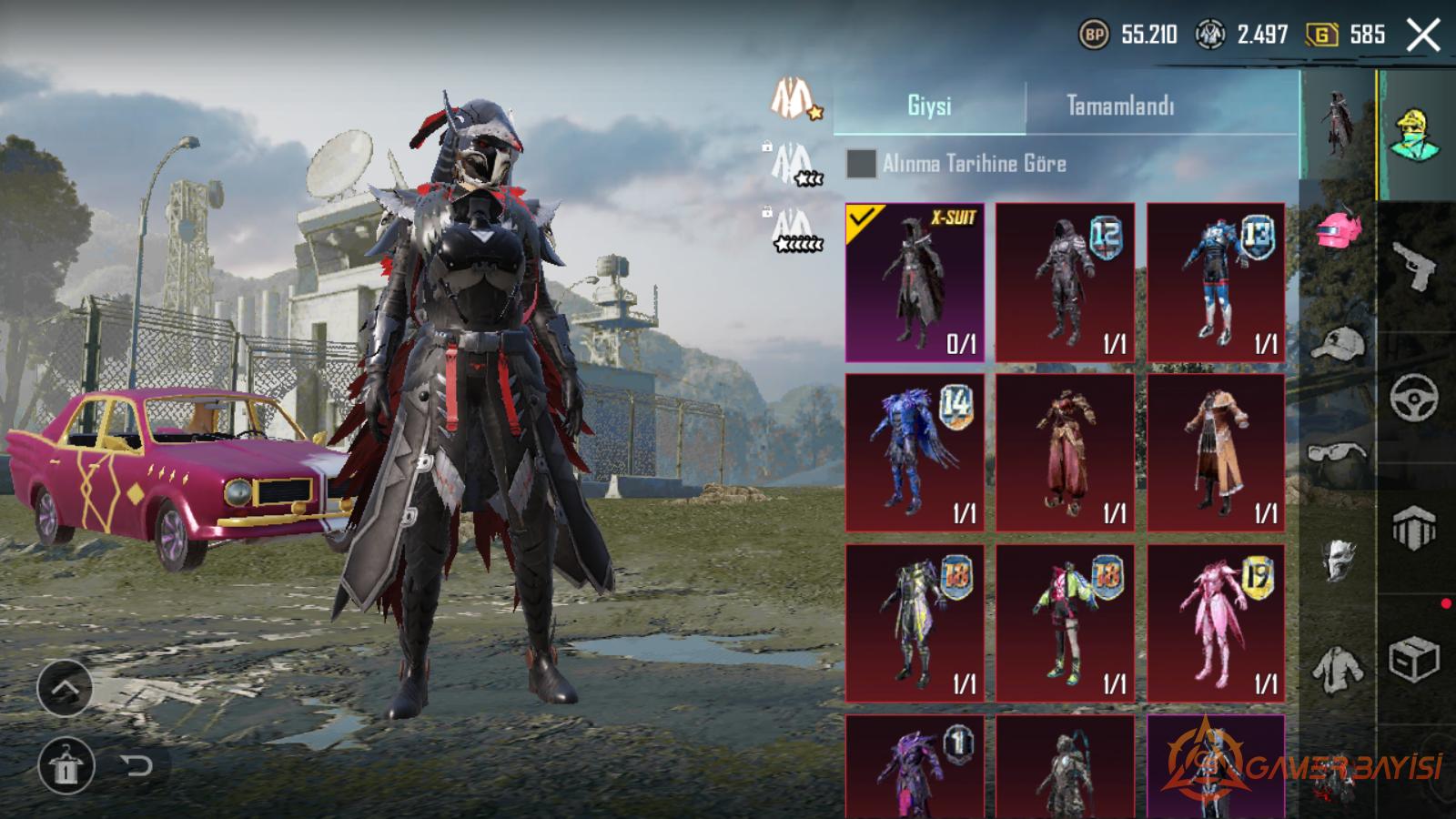The width and height of the screenshot is (1456, 819).
Task: Open the steering wheel vehicle category
Action: click(1414, 397)
